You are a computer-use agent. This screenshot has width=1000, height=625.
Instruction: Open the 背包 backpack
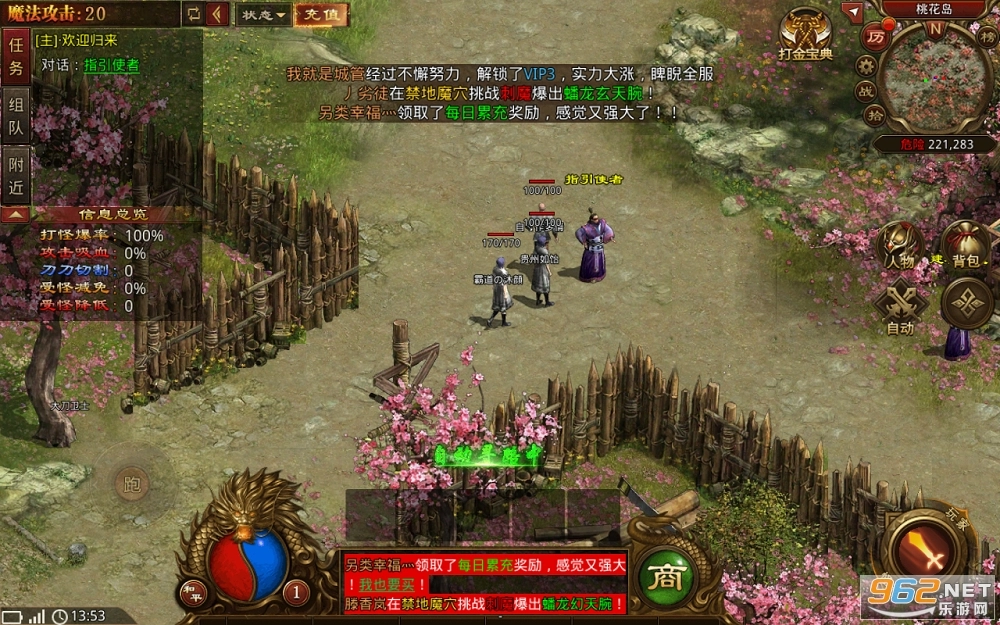pos(964,245)
